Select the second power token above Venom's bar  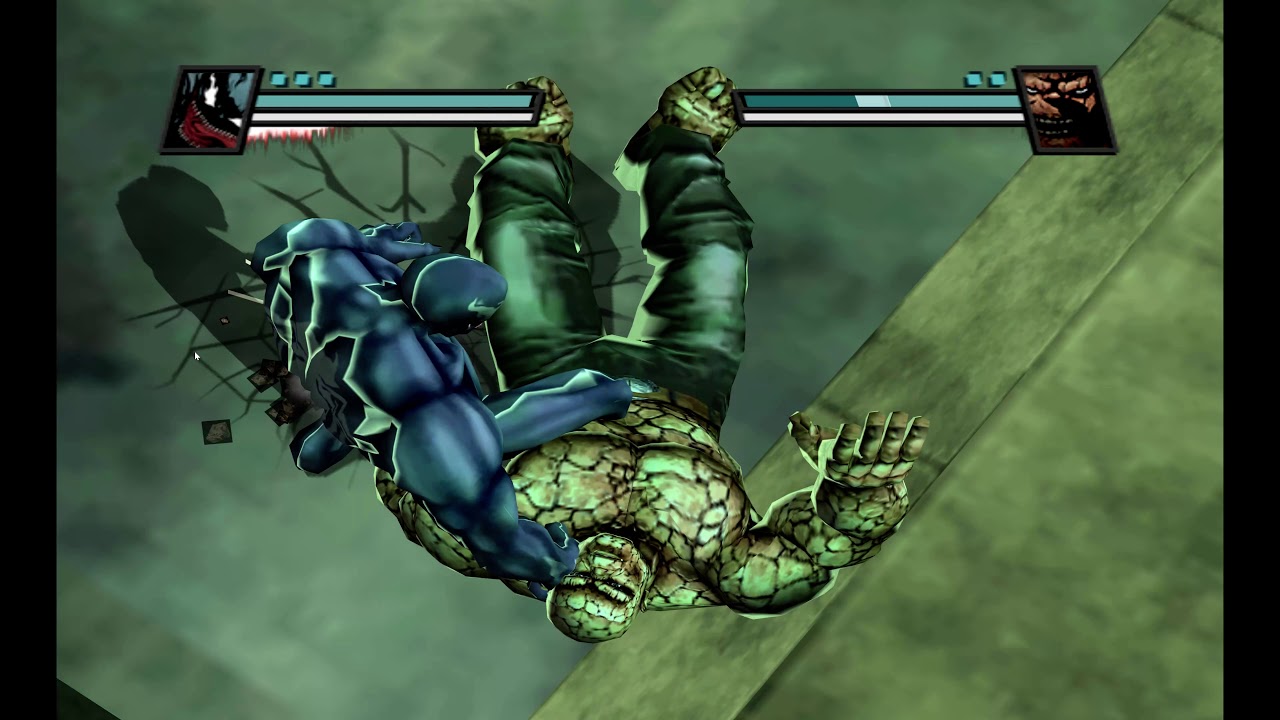[x=302, y=79]
